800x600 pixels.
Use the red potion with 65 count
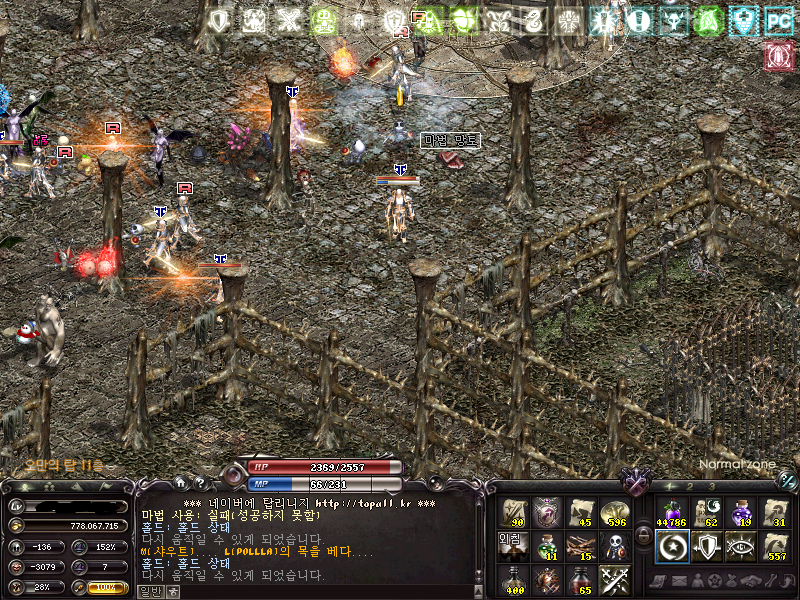(580, 579)
